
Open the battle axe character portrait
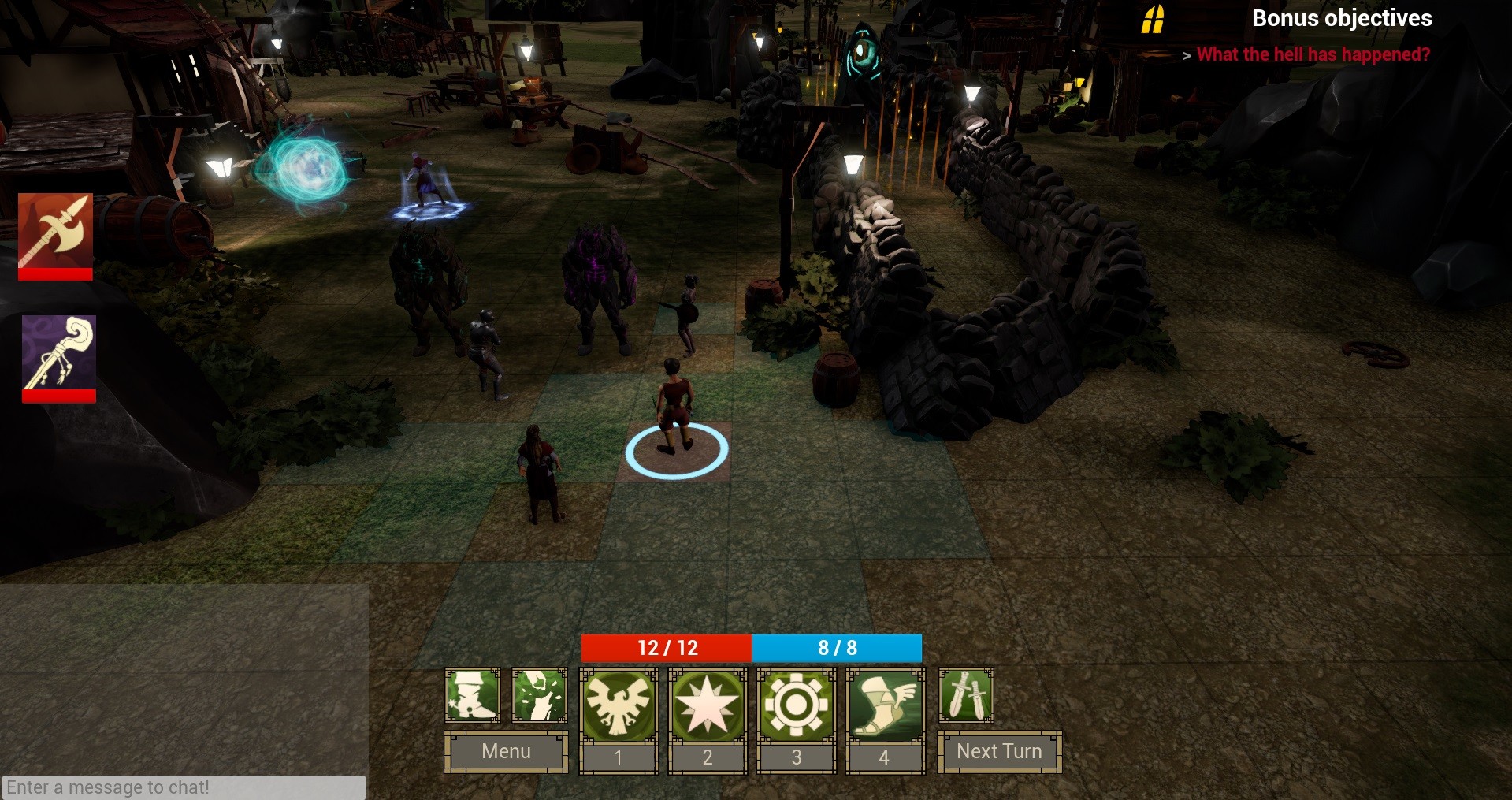pyautogui.click(x=55, y=236)
